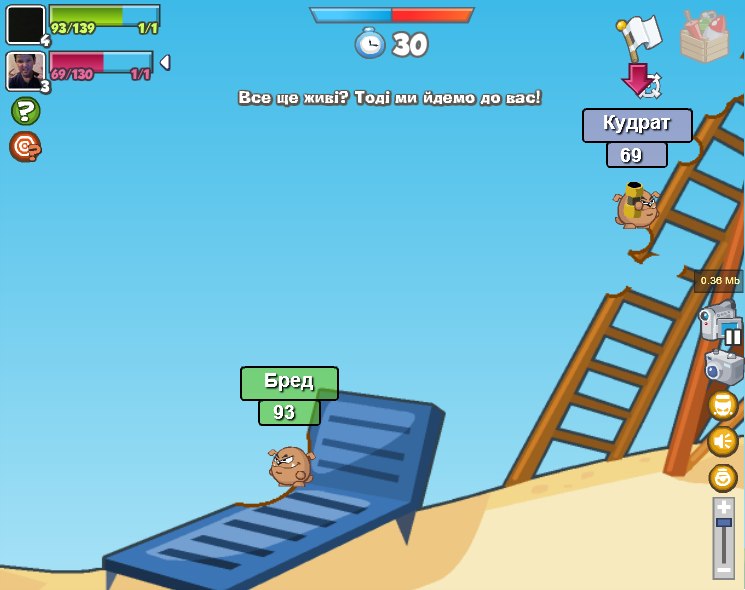Open the weapons crate

point(704,38)
